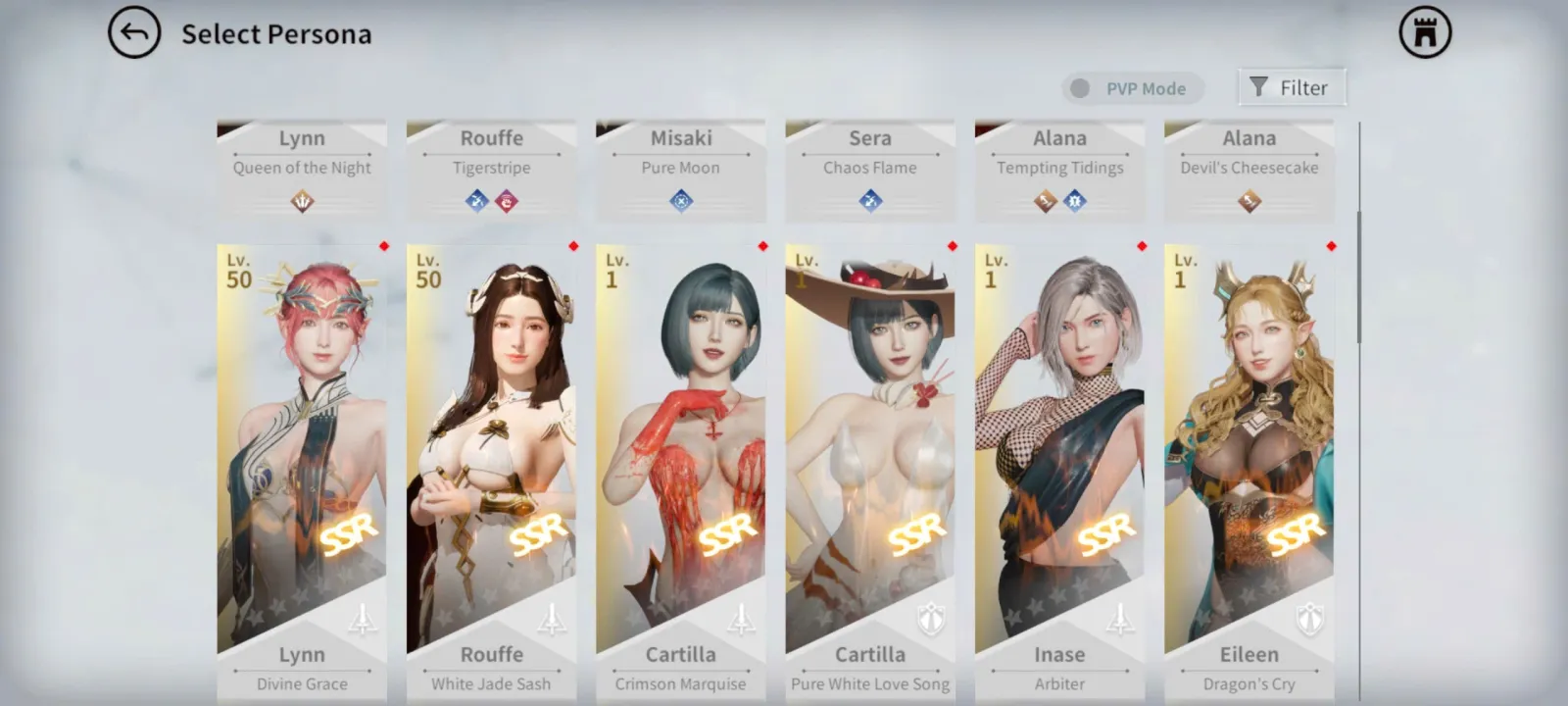This screenshot has width=1568, height=706.
Task: Open the Filter options
Action: pyautogui.click(x=1292, y=87)
